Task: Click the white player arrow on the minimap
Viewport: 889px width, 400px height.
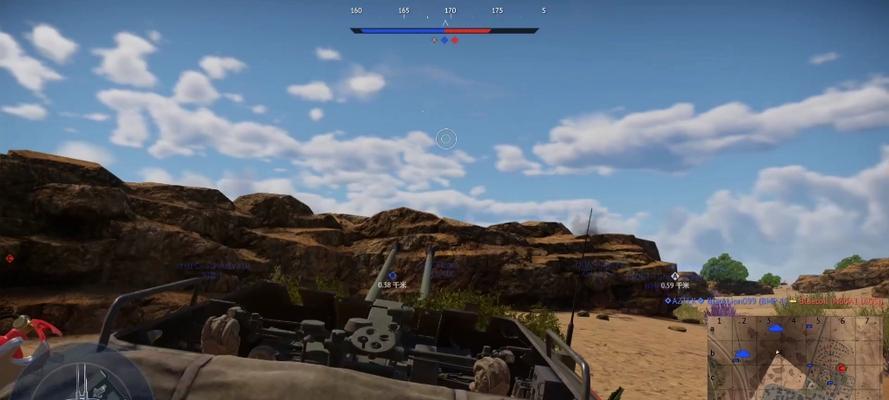Action: point(777,353)
